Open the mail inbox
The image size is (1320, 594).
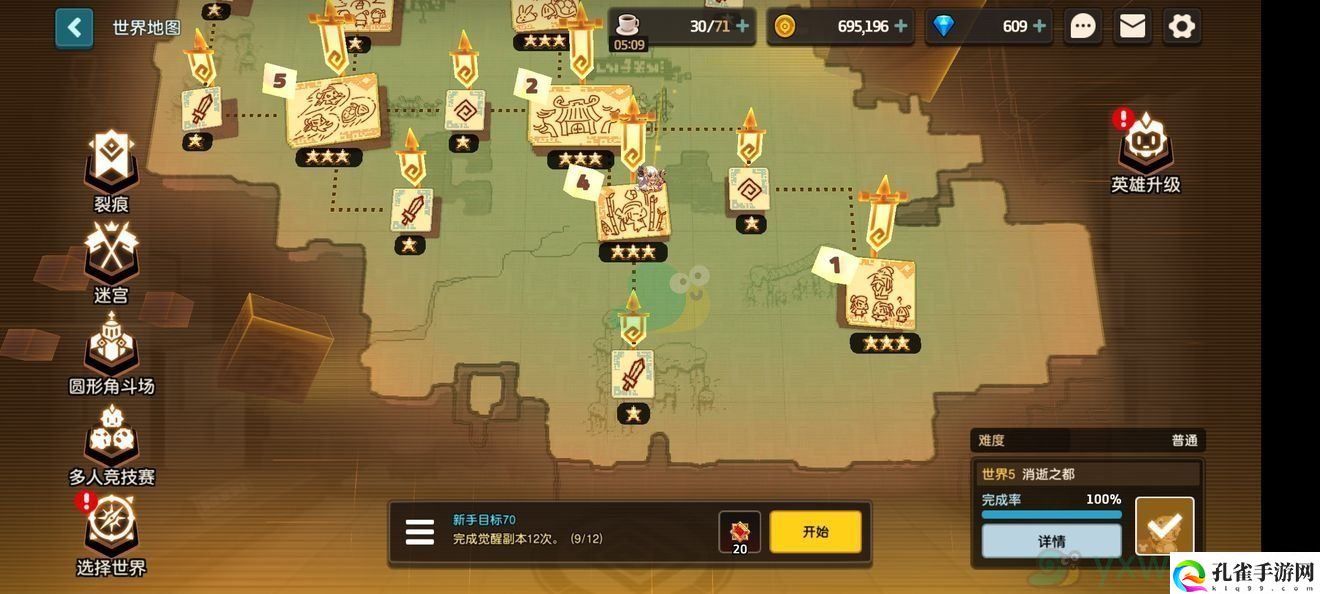click(1132, 27)
